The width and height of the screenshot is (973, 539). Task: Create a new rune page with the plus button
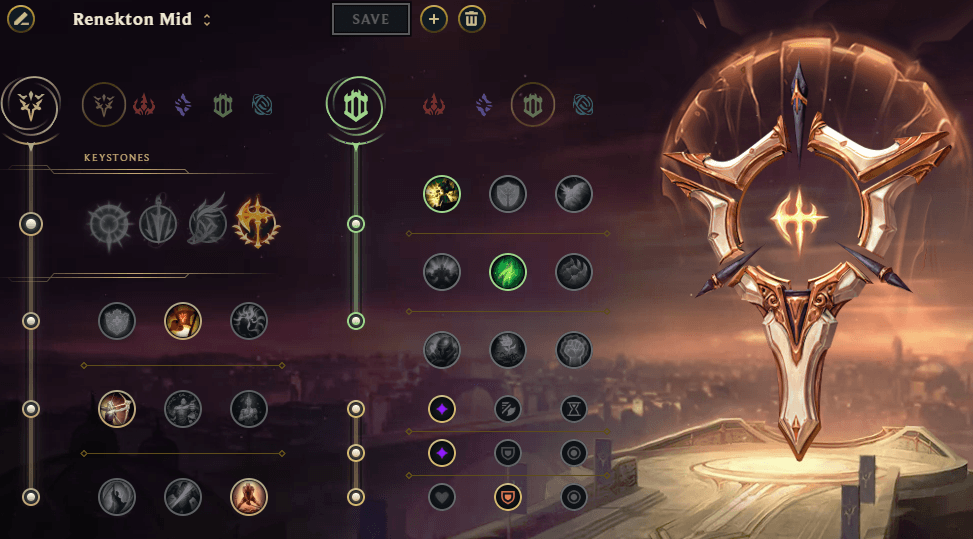click(x=433, y=19)
